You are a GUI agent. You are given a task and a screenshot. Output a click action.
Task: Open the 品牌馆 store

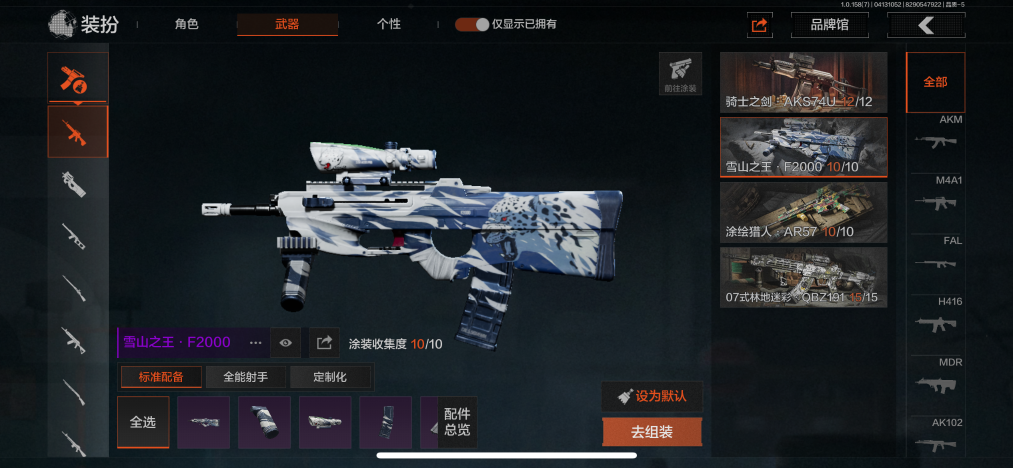pos(829,25)
